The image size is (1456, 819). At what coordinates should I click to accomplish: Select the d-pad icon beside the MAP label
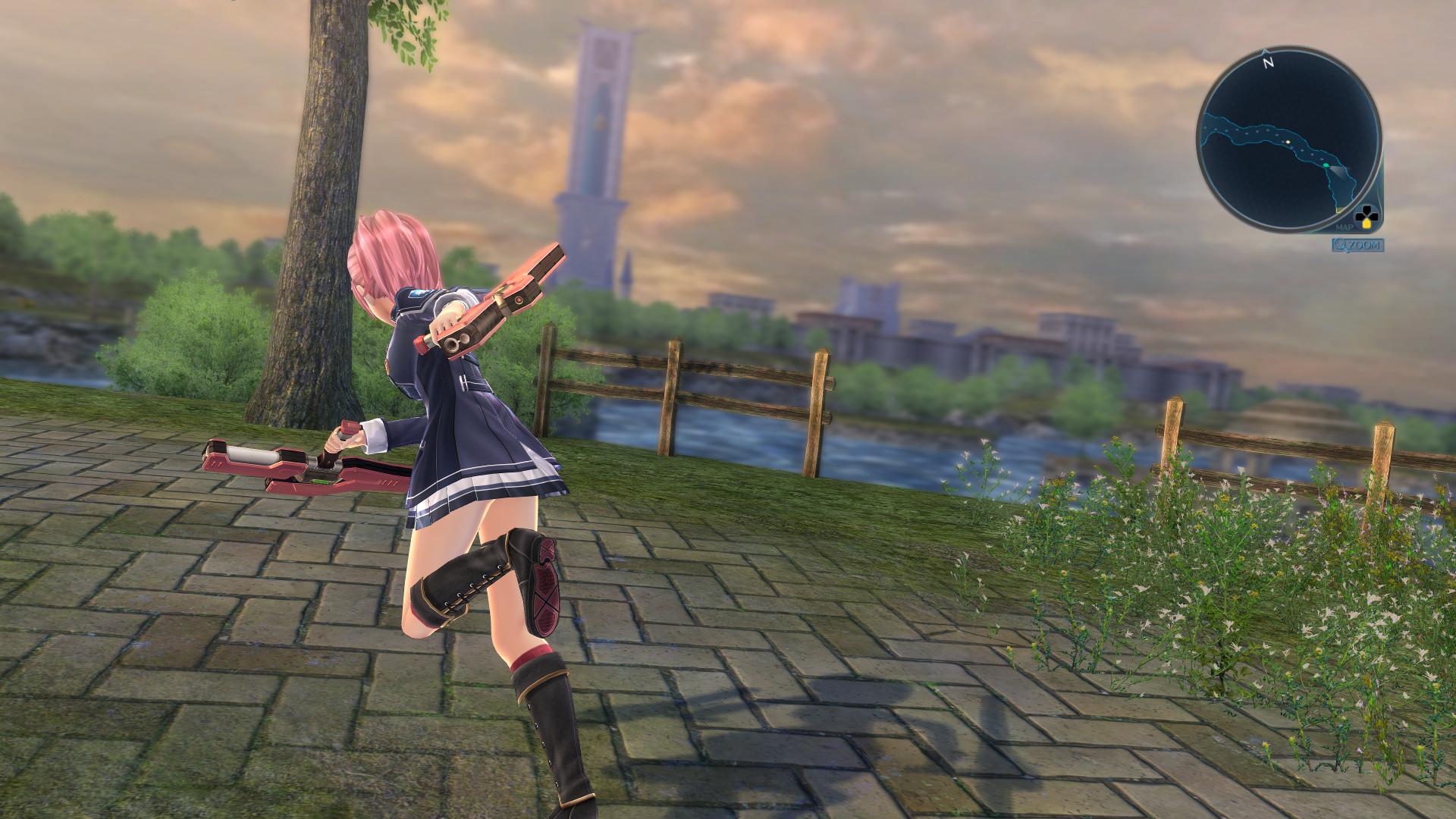tap(1367, 215)
